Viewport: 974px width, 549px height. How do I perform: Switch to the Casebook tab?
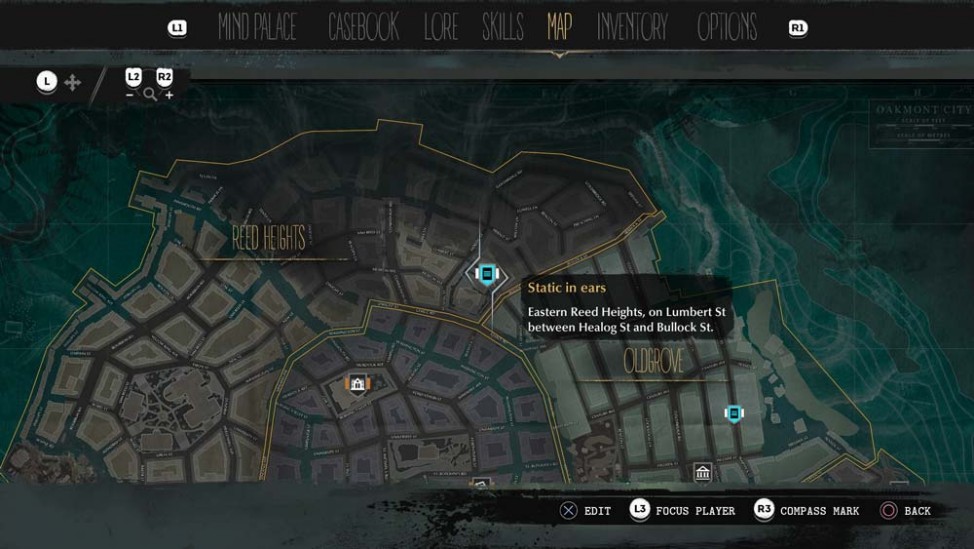click(363, 28)
